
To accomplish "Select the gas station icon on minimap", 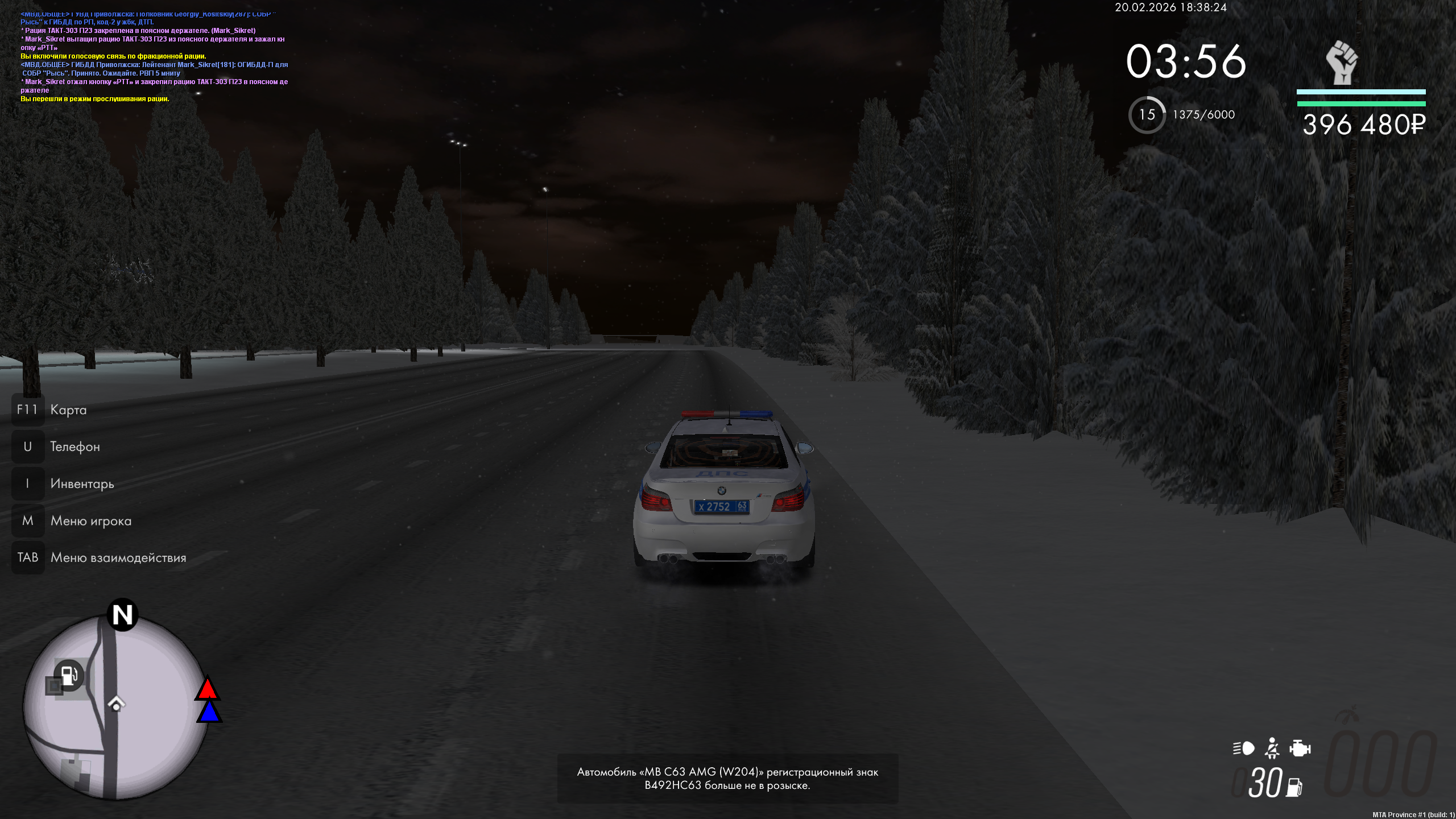I will click(x=69, y=675).
